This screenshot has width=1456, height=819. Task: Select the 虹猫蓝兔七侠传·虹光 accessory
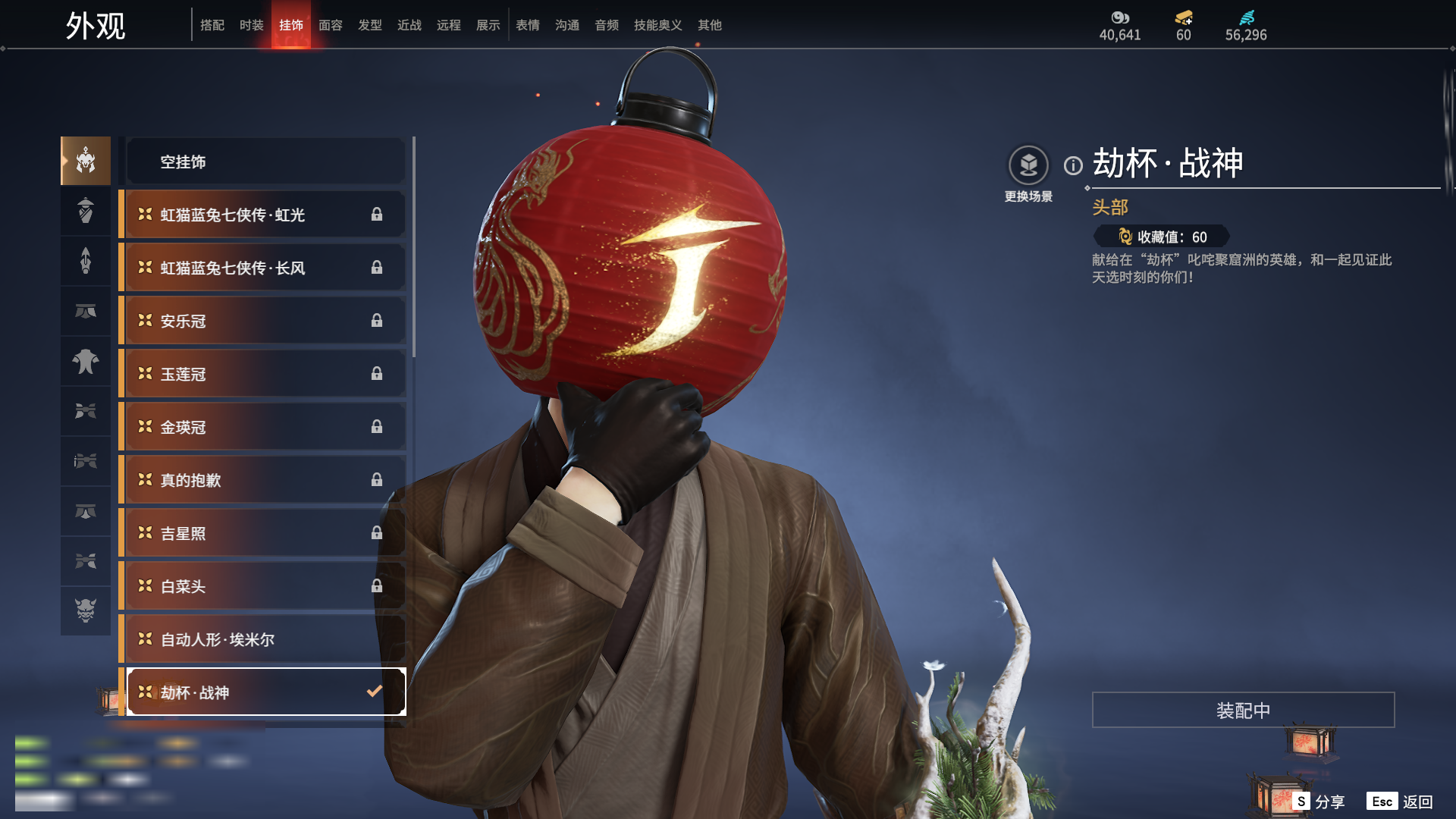click(265, 215)
